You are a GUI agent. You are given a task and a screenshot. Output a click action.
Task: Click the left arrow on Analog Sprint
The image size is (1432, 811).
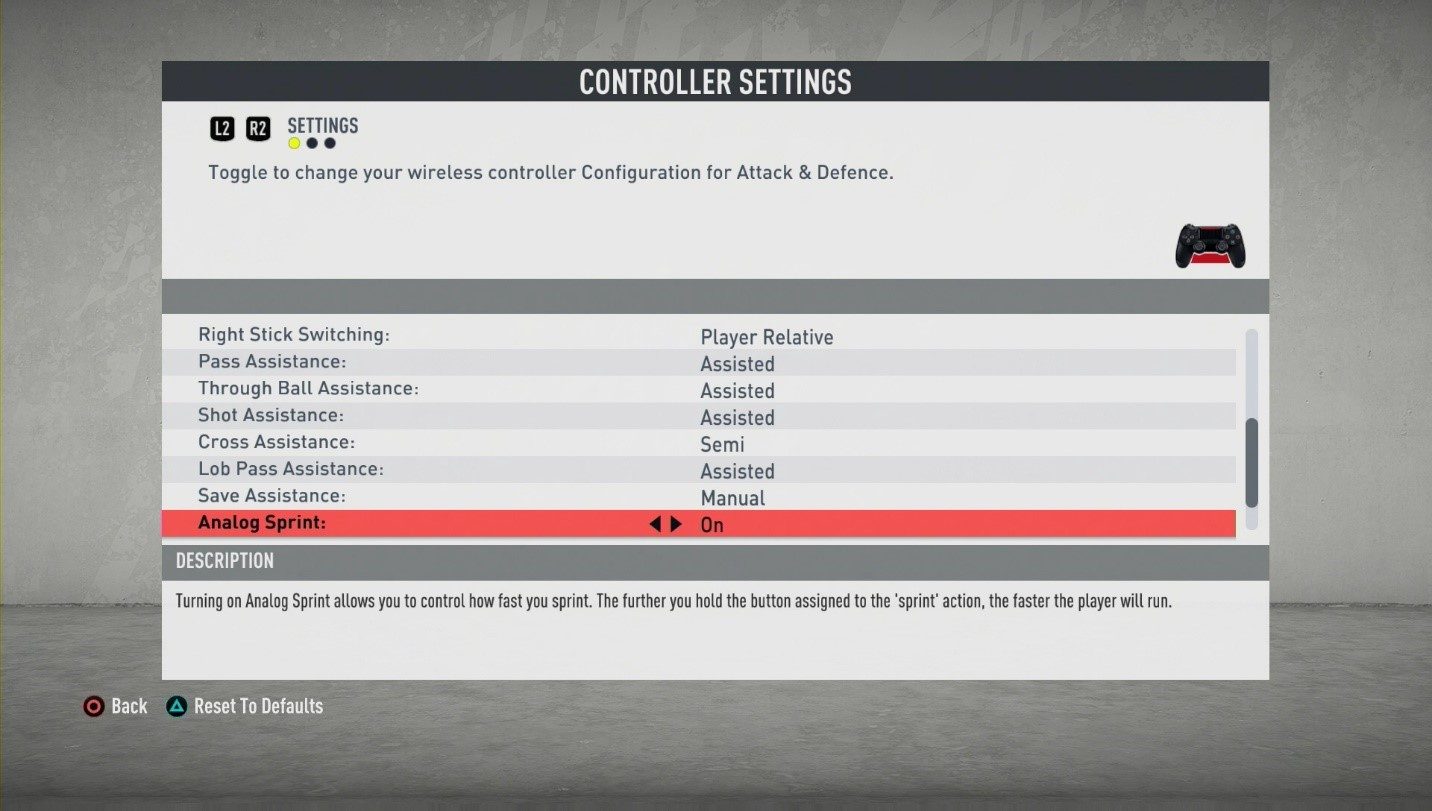[655, 523]
